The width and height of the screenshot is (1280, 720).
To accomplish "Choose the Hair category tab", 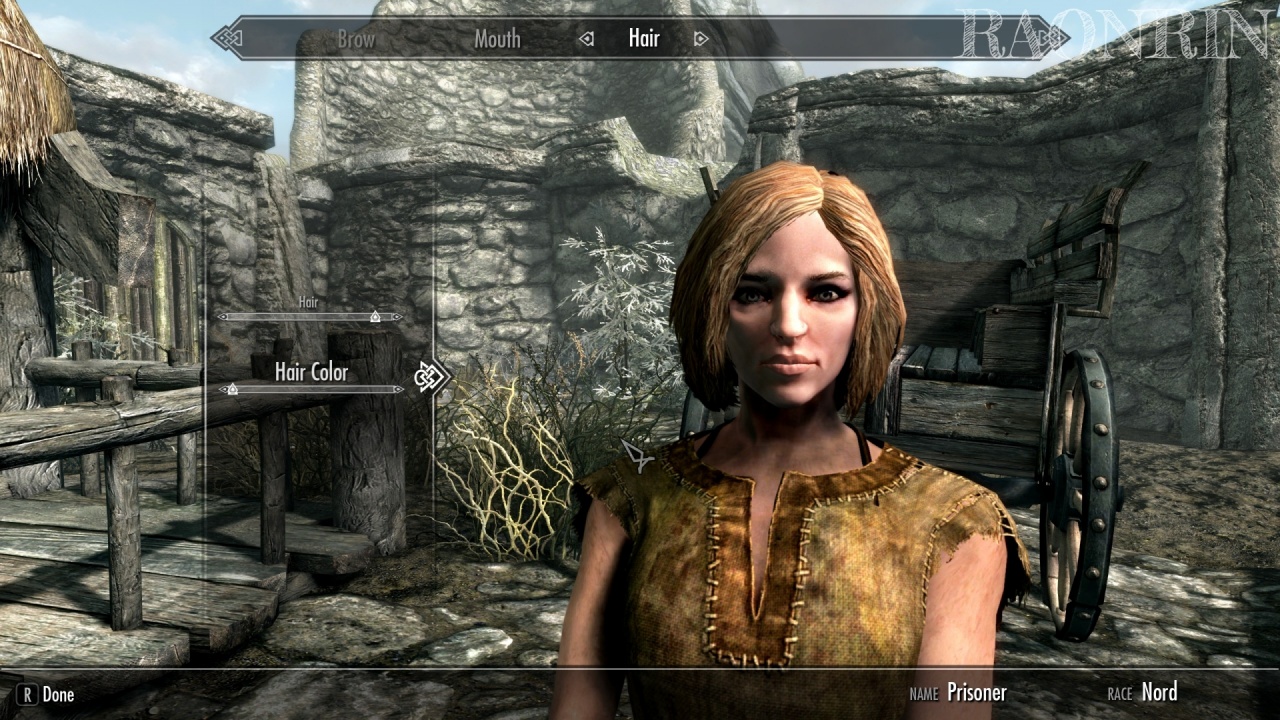I will point(644,39).
